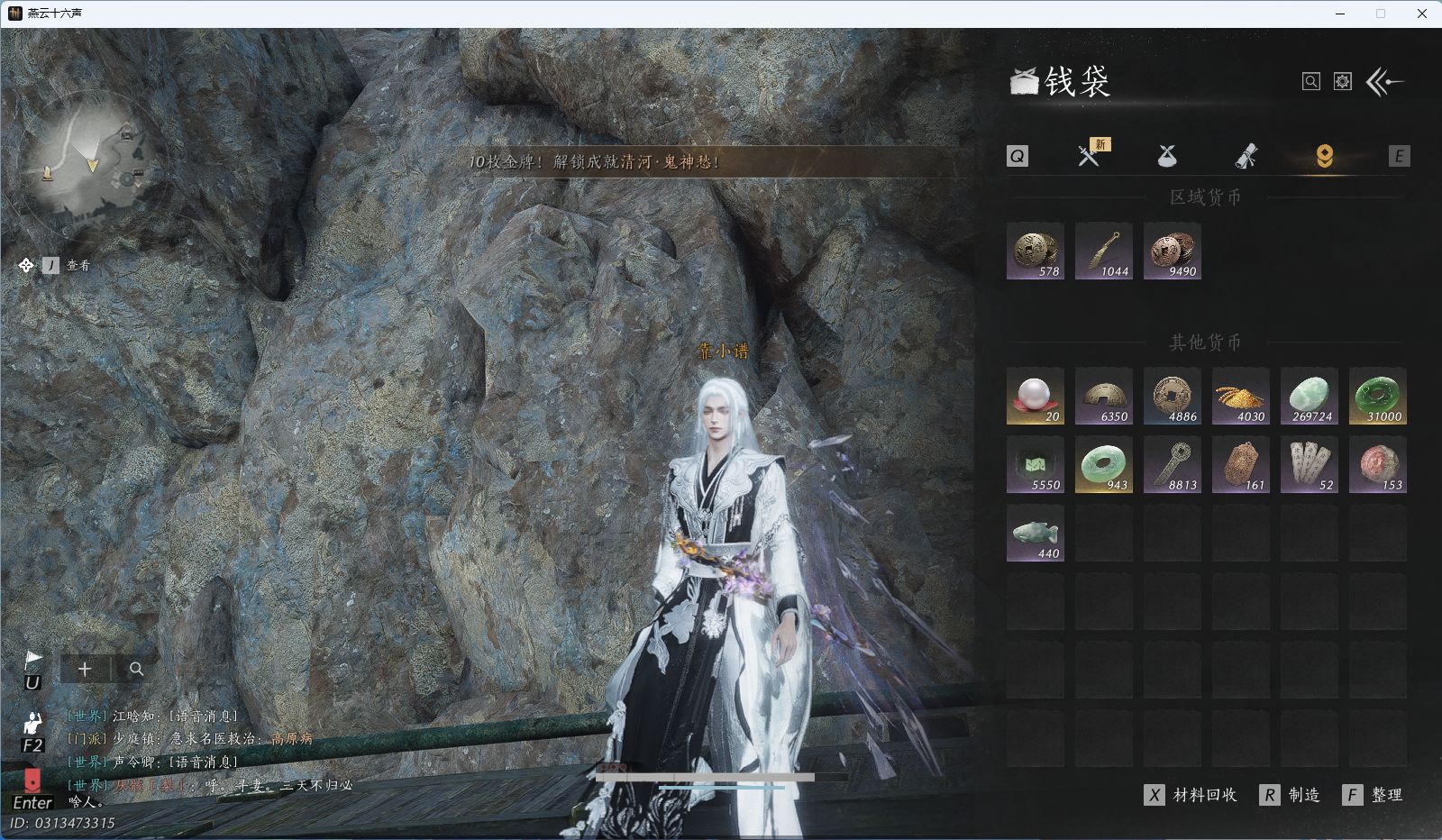This screenshot has height=840, width=1442.
Task: Select the key-shaped coin with 8813
Action: pyautogui.click(x=1173, y=465)
